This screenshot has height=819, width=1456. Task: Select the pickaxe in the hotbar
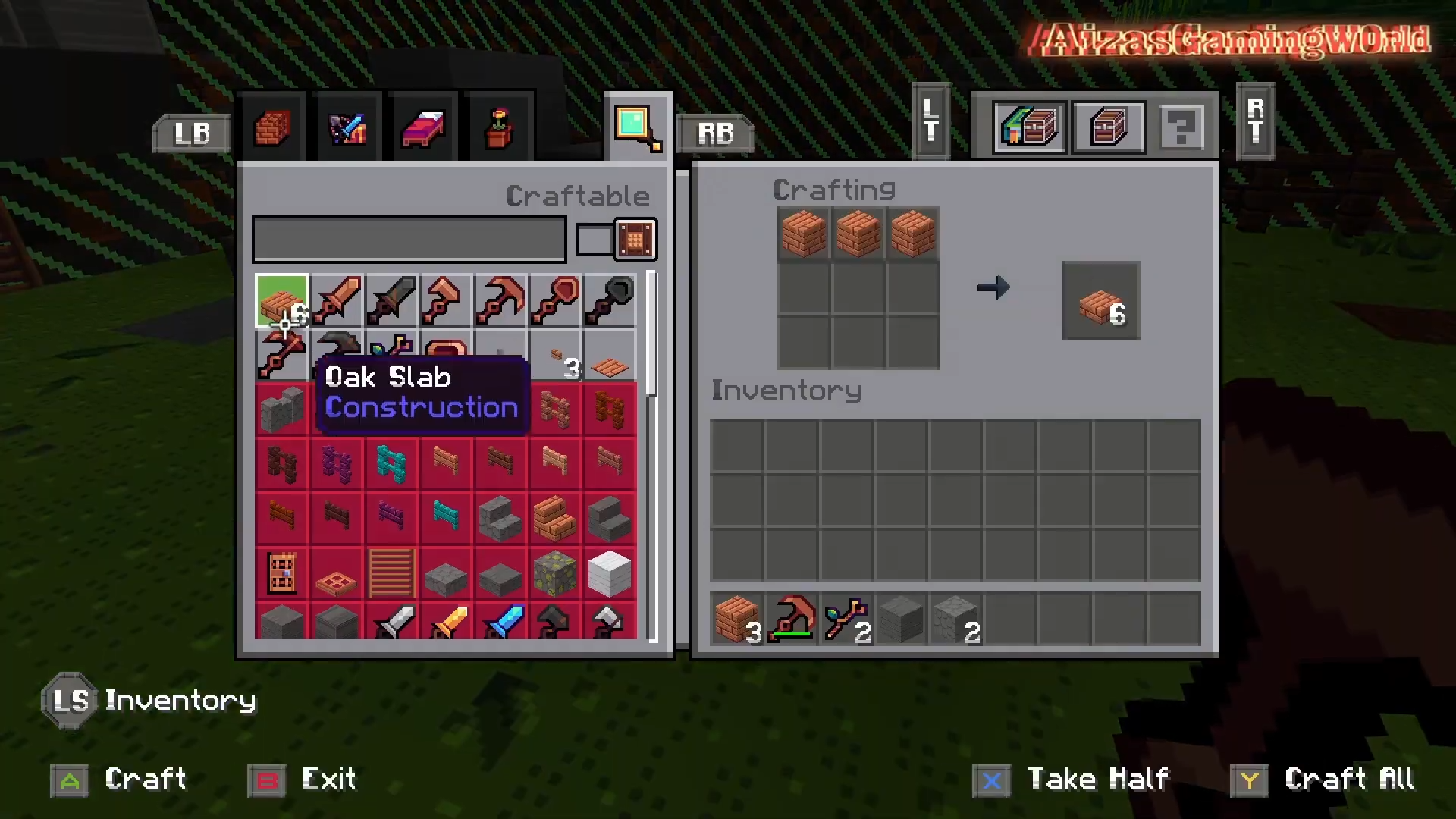[x=792, y=620]
